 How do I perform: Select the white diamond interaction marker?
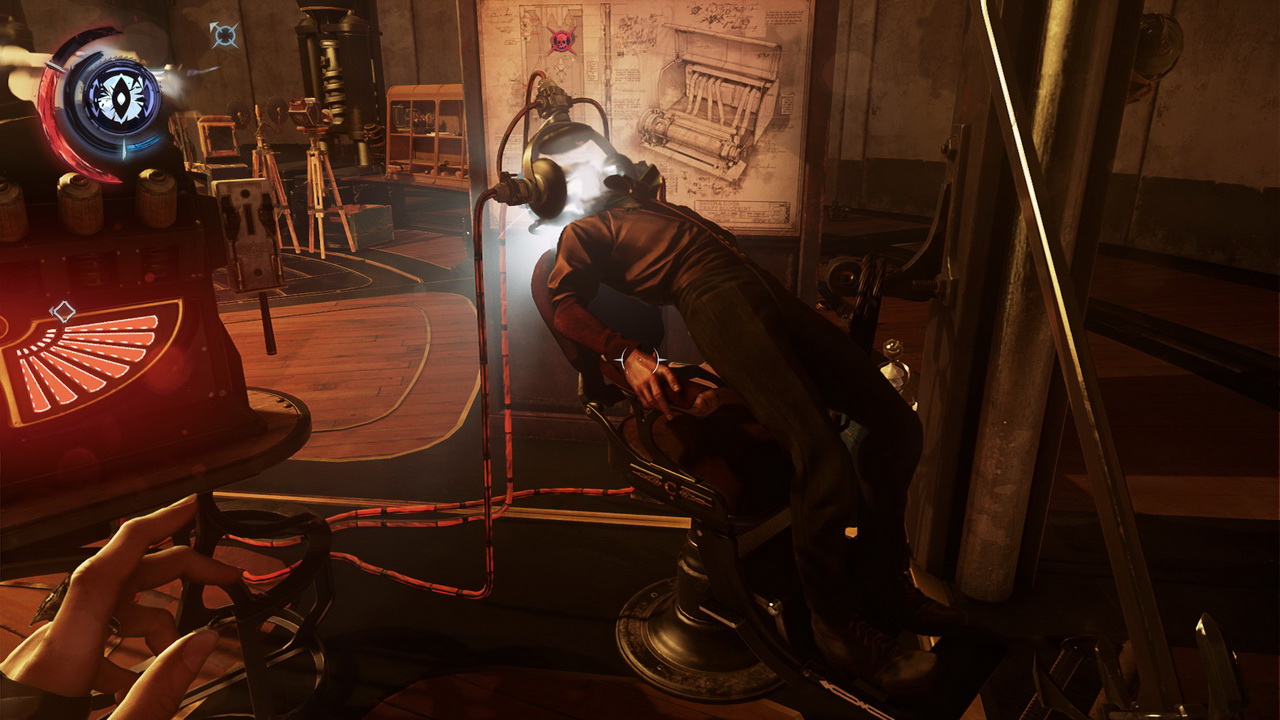(63, 311)
